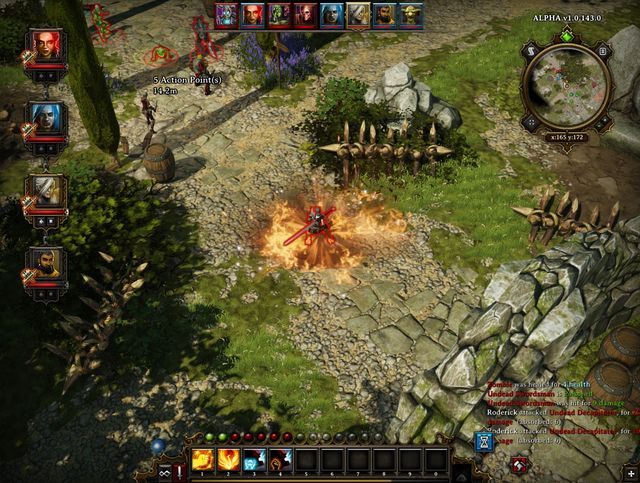640x483 pixels.
Task: Click the red exclamation mark button
Action: tap(178, 471)
